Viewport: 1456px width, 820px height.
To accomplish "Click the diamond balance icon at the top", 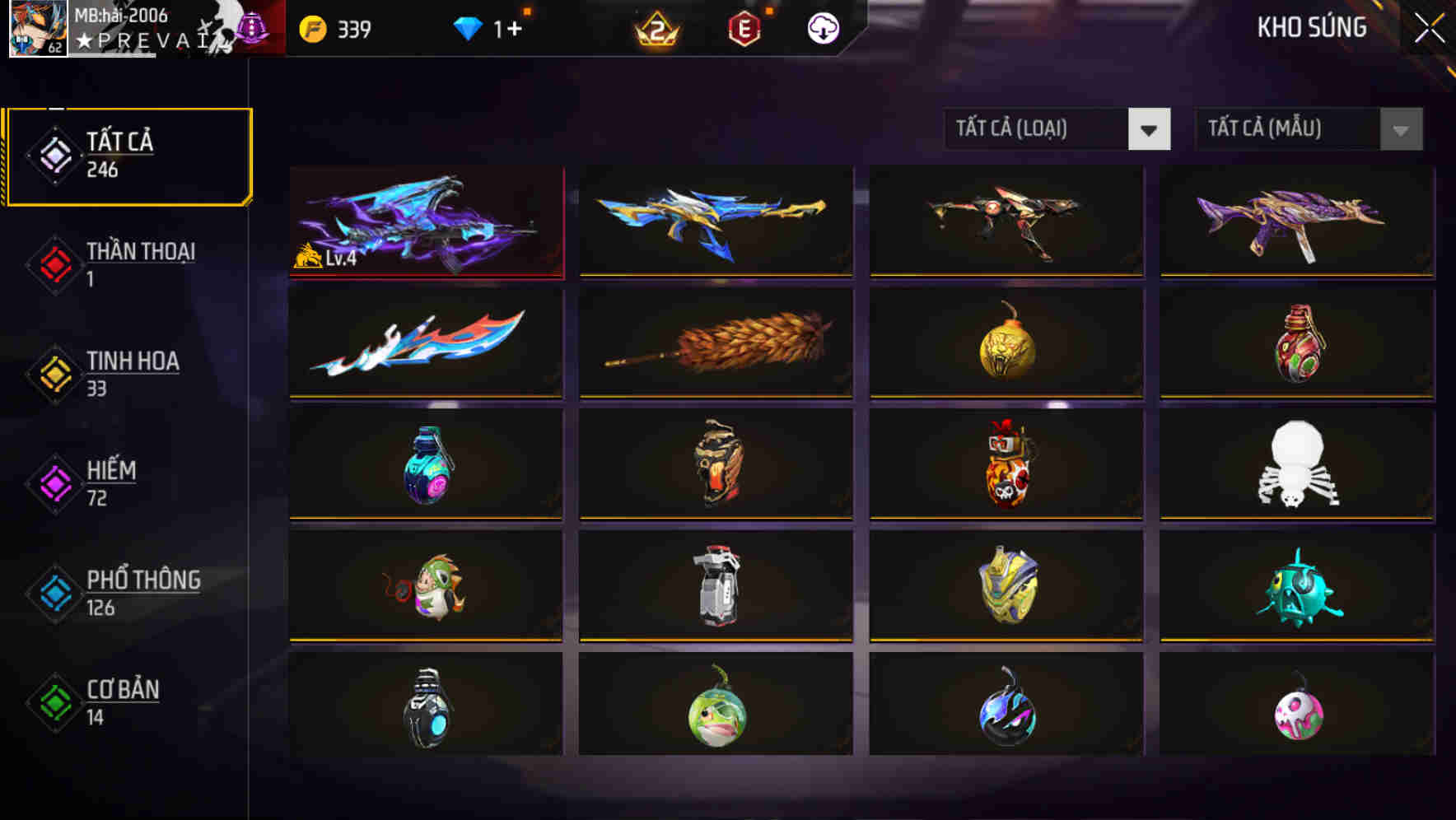I will coord(468,27).
